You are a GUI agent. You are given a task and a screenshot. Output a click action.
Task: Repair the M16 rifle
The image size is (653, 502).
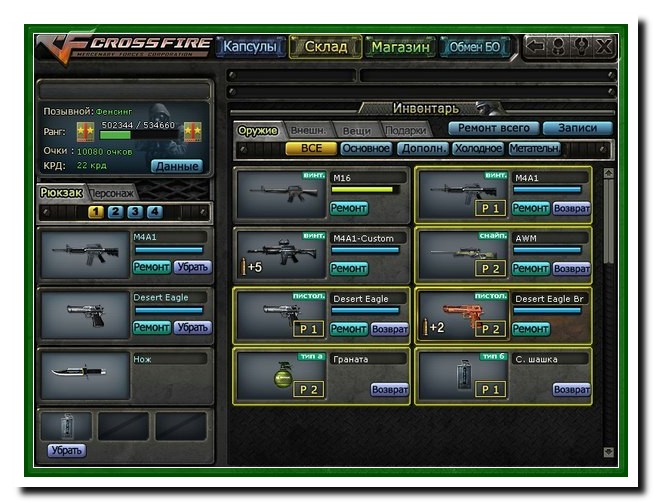click(x=349, y=208)
